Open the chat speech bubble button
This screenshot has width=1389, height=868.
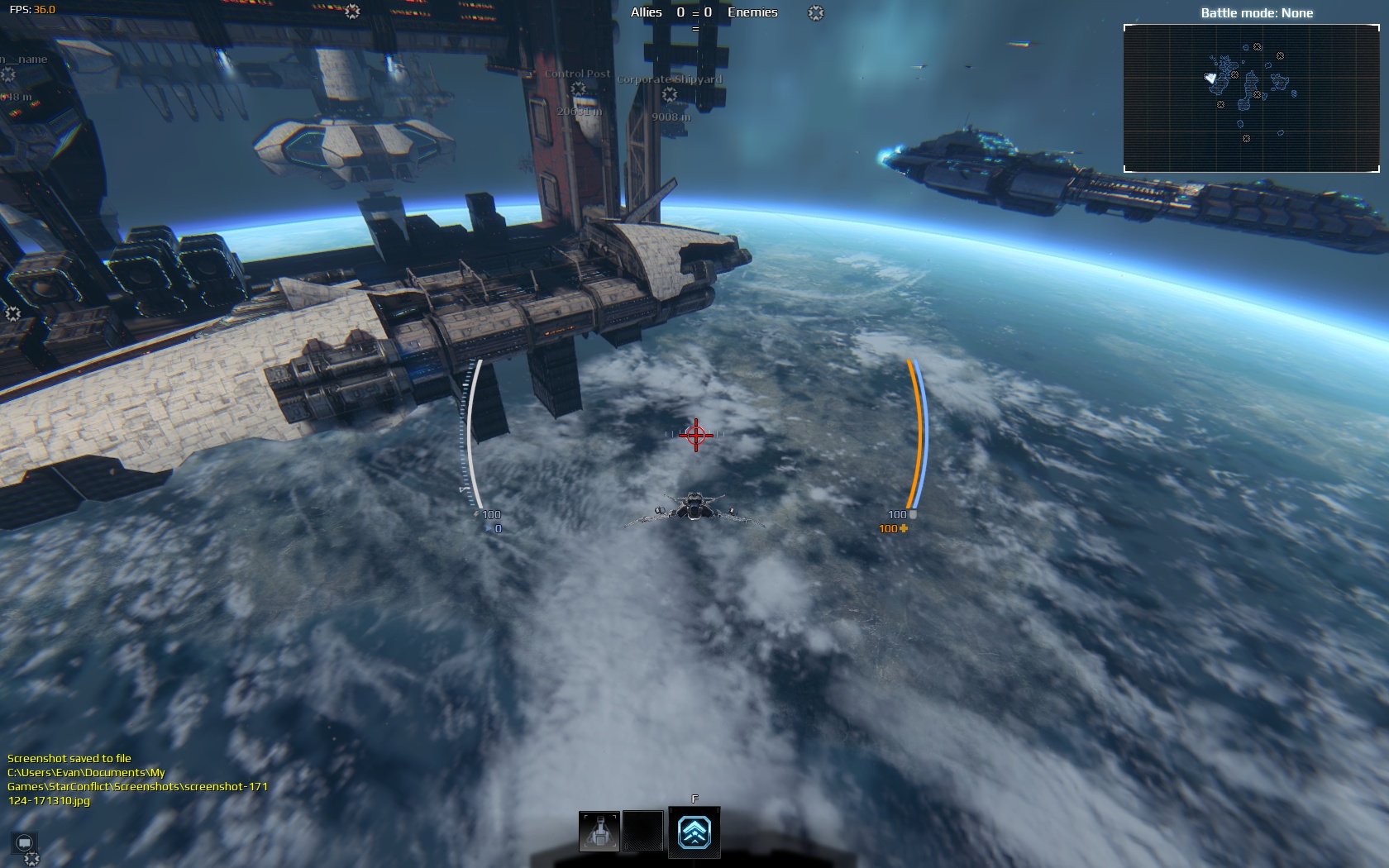(25, 842)
